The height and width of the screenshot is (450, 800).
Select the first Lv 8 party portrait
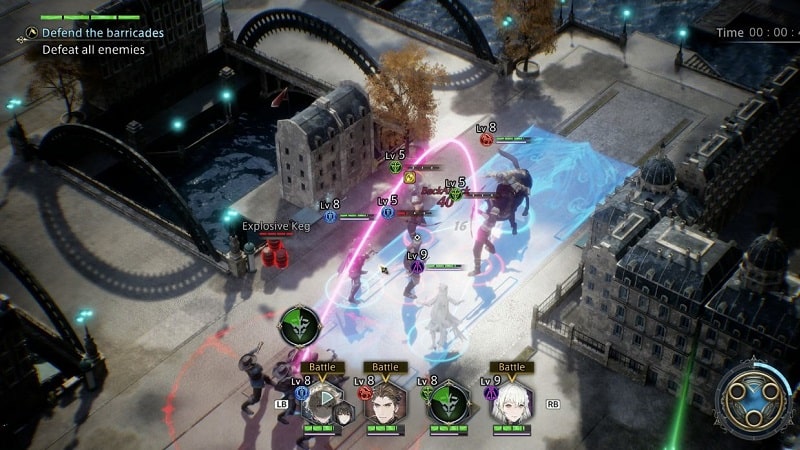point(325,403)
